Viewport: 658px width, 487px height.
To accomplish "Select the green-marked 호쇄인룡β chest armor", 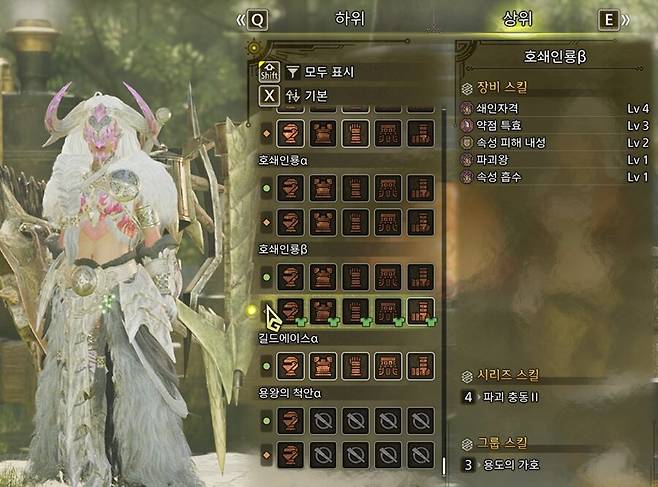I will click(323, 310).
